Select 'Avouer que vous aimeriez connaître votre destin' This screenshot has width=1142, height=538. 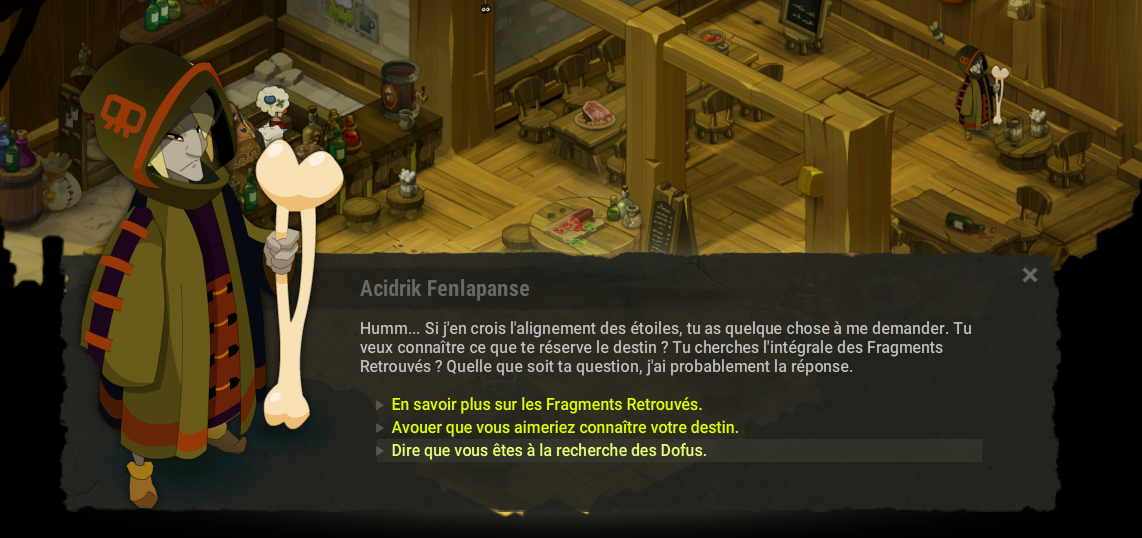pyautogui.click(x=564, y=428)
